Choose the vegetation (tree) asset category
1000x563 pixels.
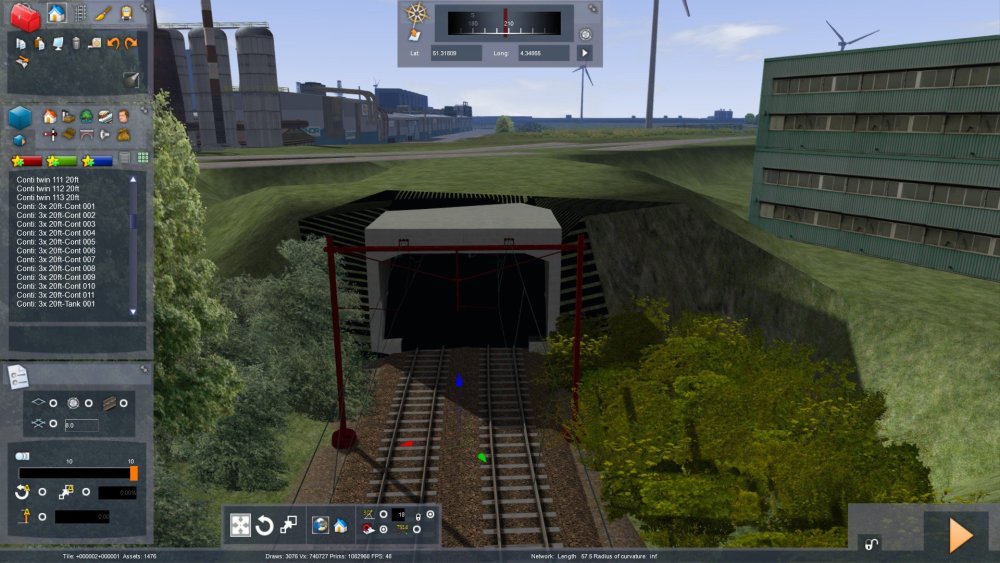(86, 116)
